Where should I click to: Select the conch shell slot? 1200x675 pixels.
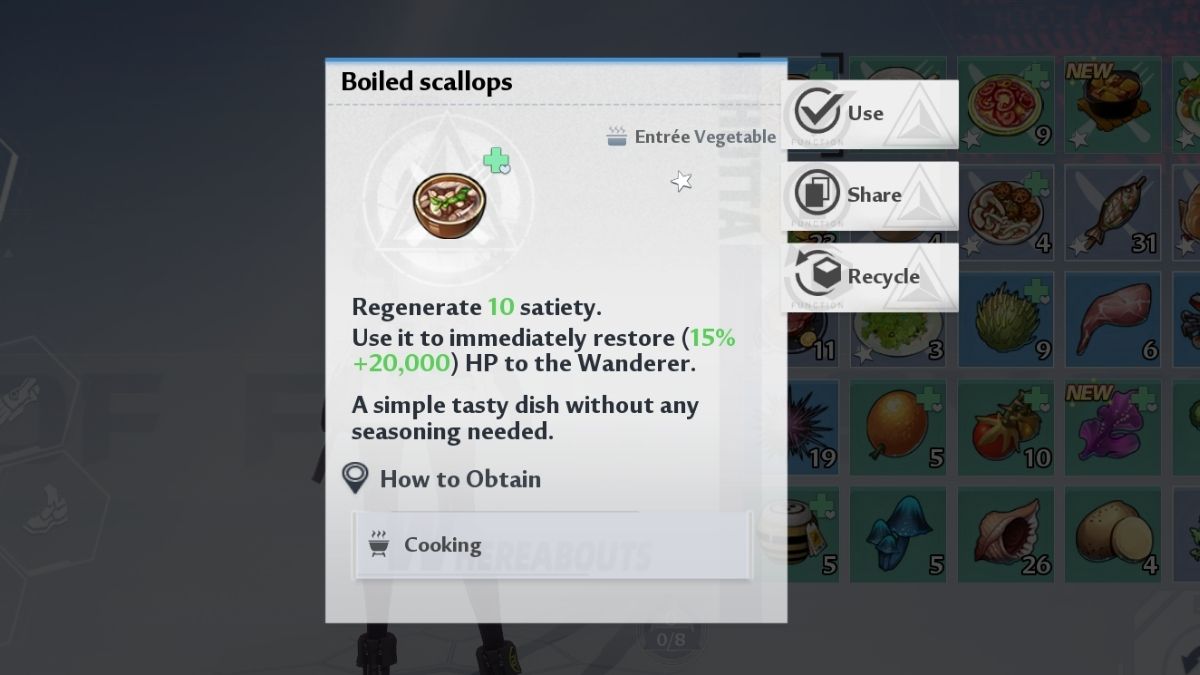pos(1004,535)
